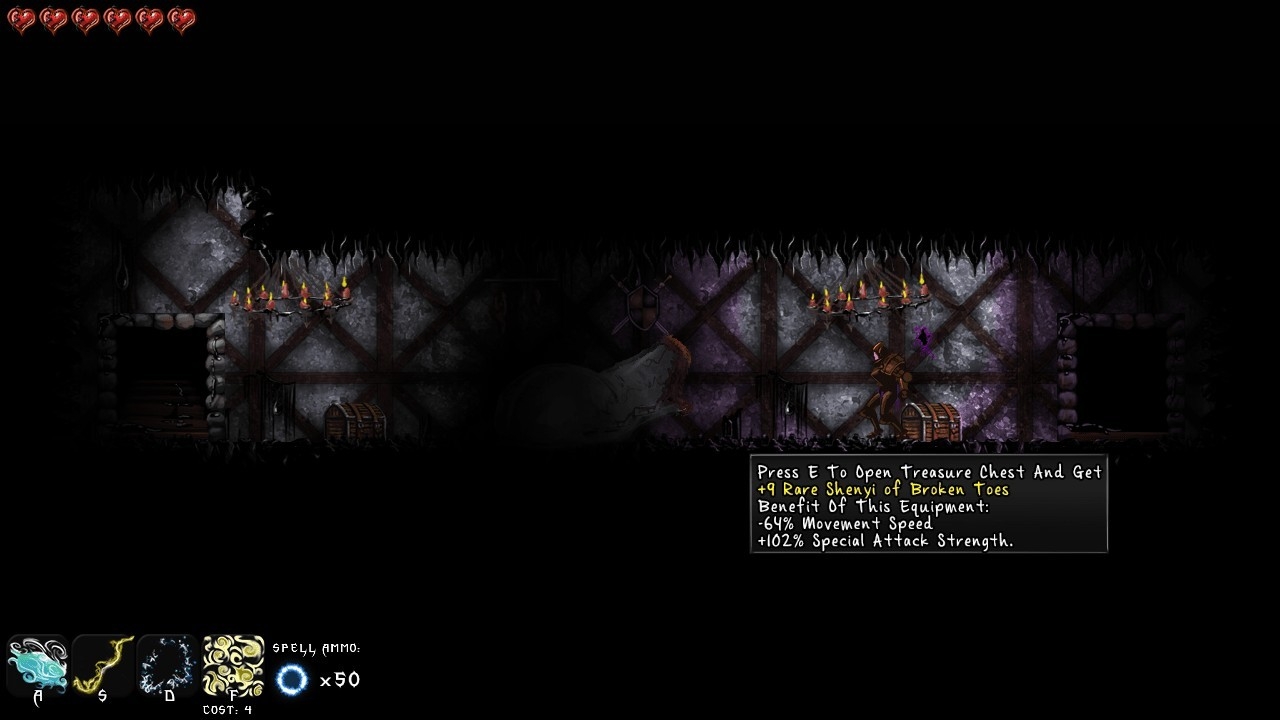Activate the cyan swirling wind spell
The height and width of the screenshot is (720, 1280).
pos(37,664)
